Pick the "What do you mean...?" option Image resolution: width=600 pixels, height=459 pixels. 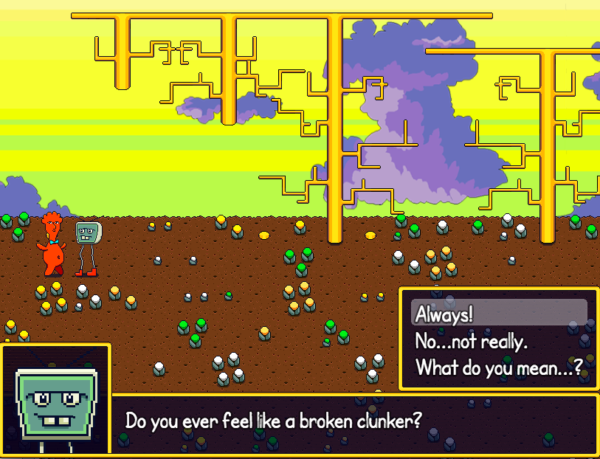(x=498, y=367)
